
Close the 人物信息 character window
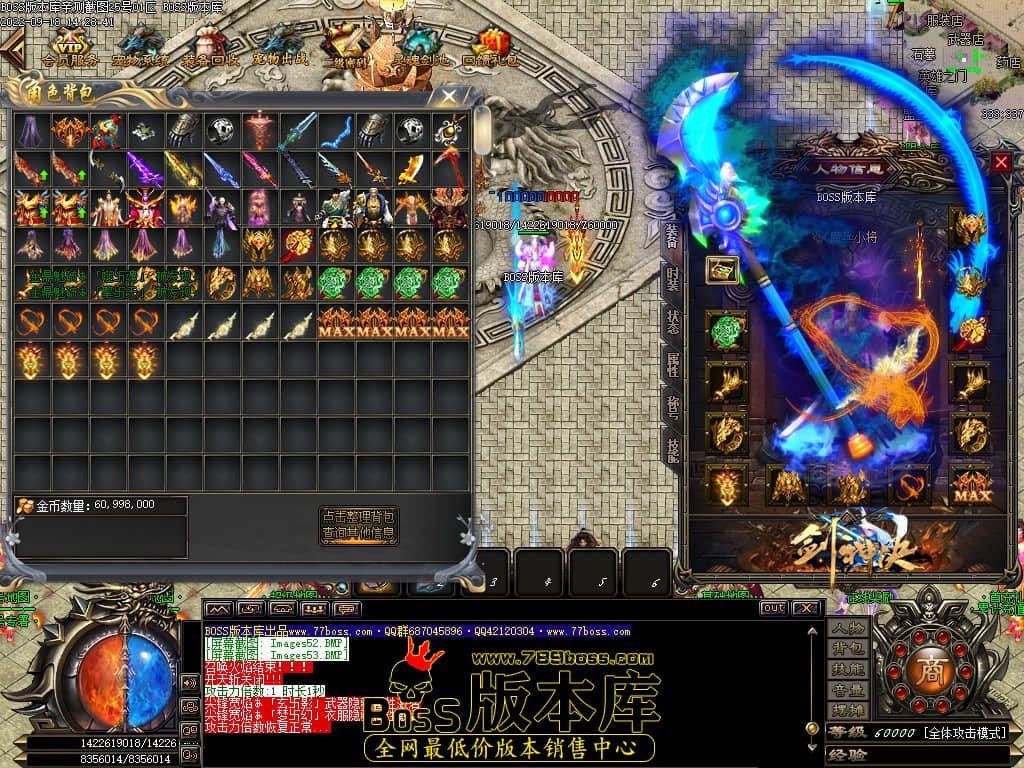(x=1001, y=162)
